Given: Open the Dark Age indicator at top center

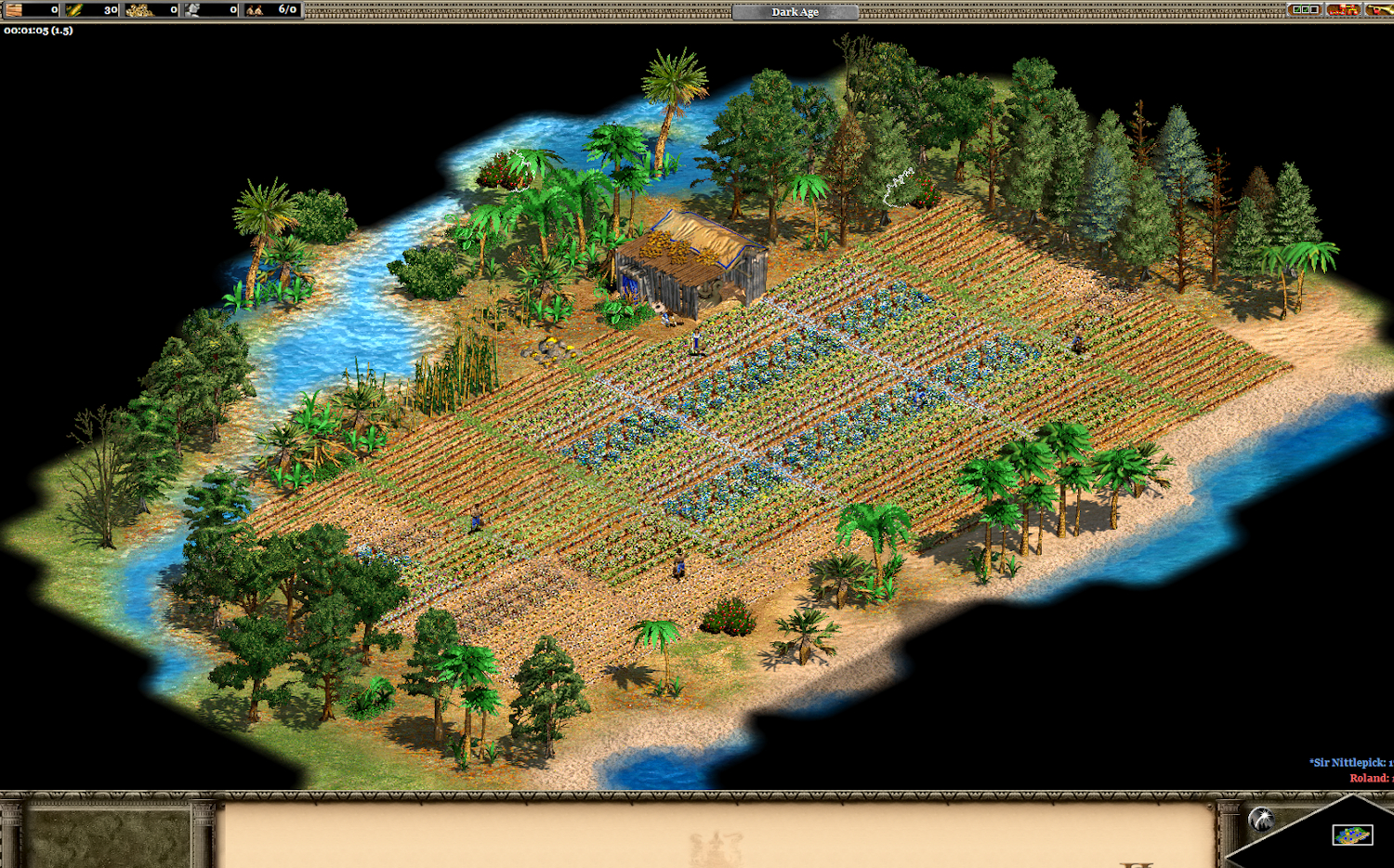Looking at the screenshot, I should [795, 12].
